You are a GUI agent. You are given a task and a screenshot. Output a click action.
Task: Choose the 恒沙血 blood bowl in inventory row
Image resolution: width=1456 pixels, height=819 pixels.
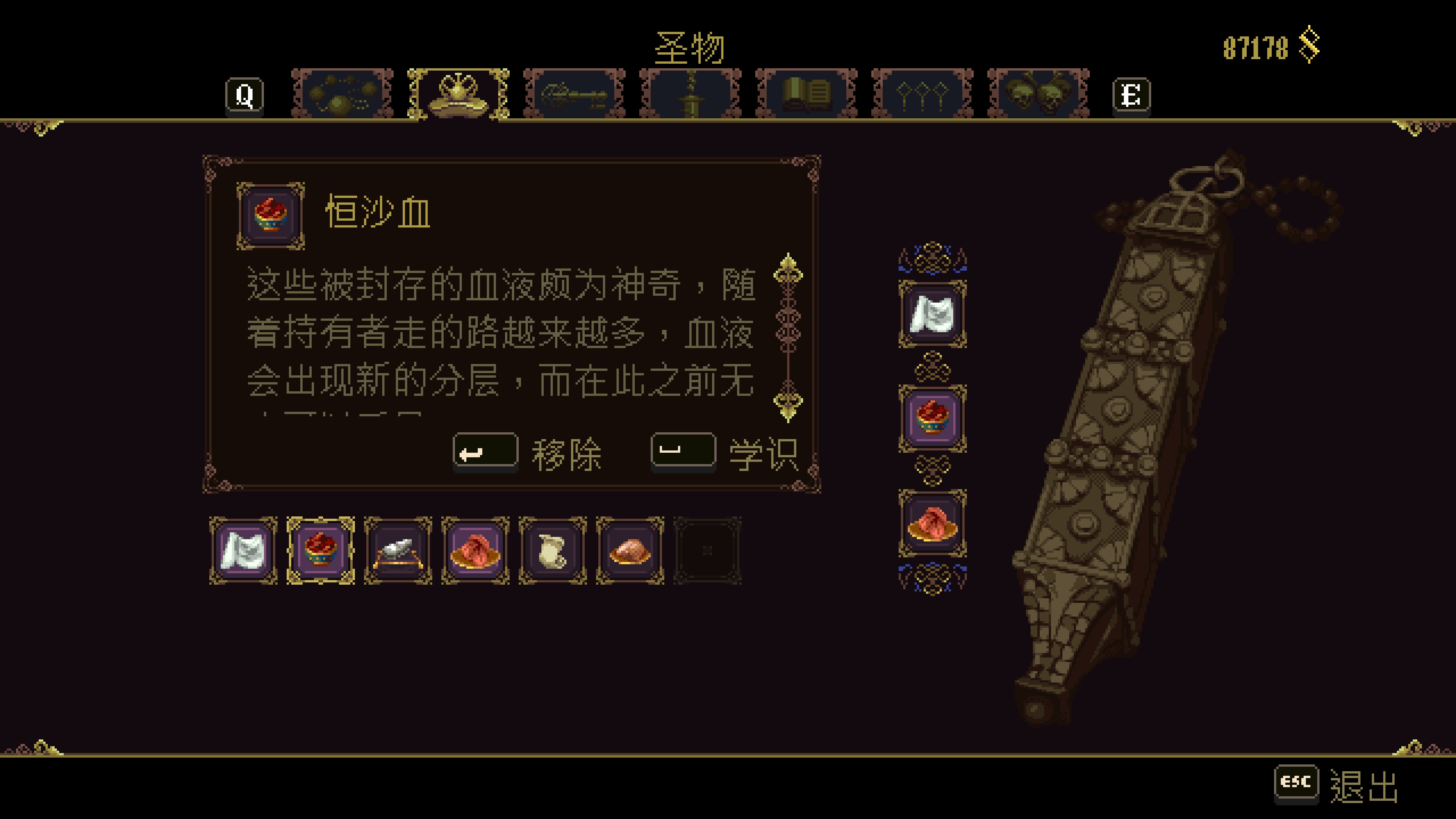pyautogui.click(x=321, y=551)
